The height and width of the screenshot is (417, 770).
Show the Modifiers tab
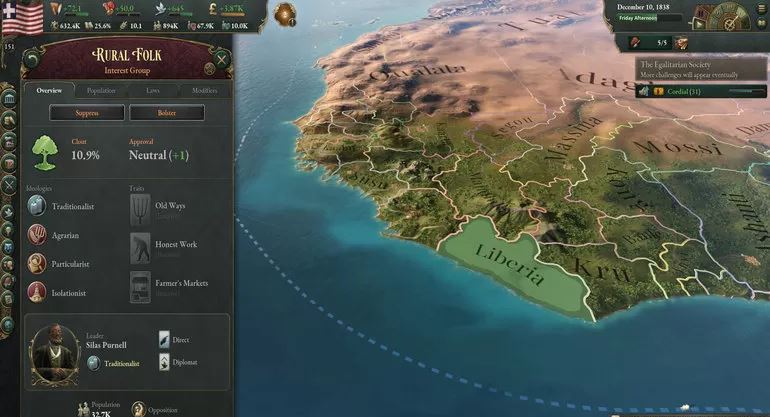click(x=204, y=91)
